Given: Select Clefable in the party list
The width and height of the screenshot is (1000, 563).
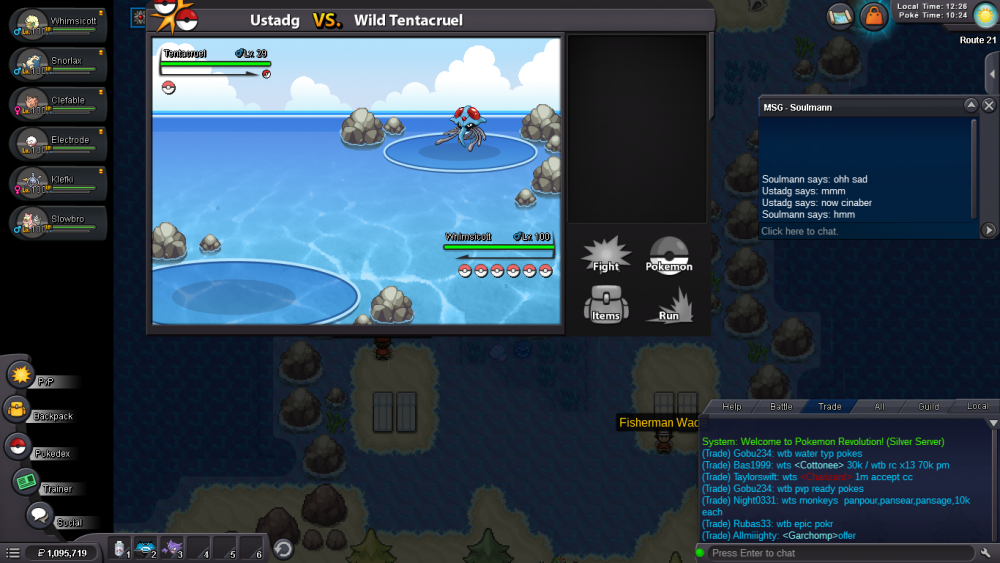Looking at the screenshot, I should point(58,102).
